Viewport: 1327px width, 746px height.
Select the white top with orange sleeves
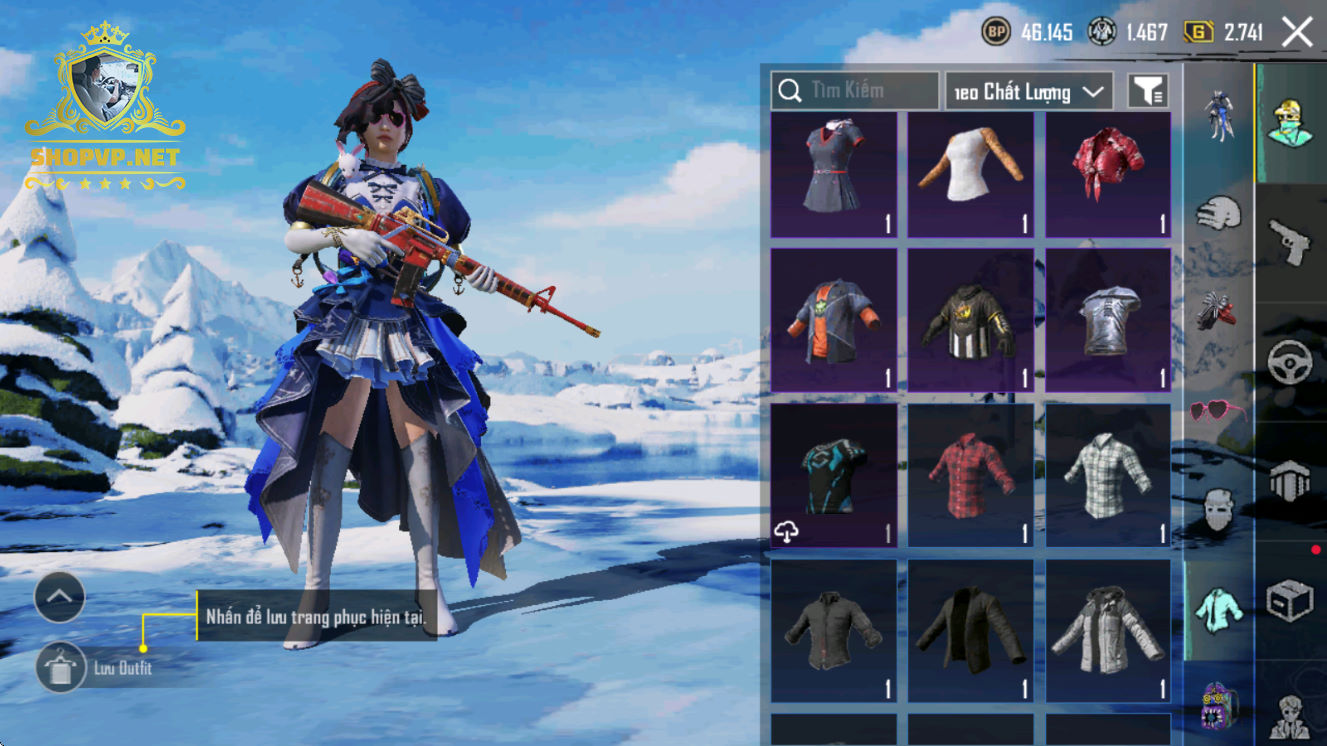[x=970, y=174]
